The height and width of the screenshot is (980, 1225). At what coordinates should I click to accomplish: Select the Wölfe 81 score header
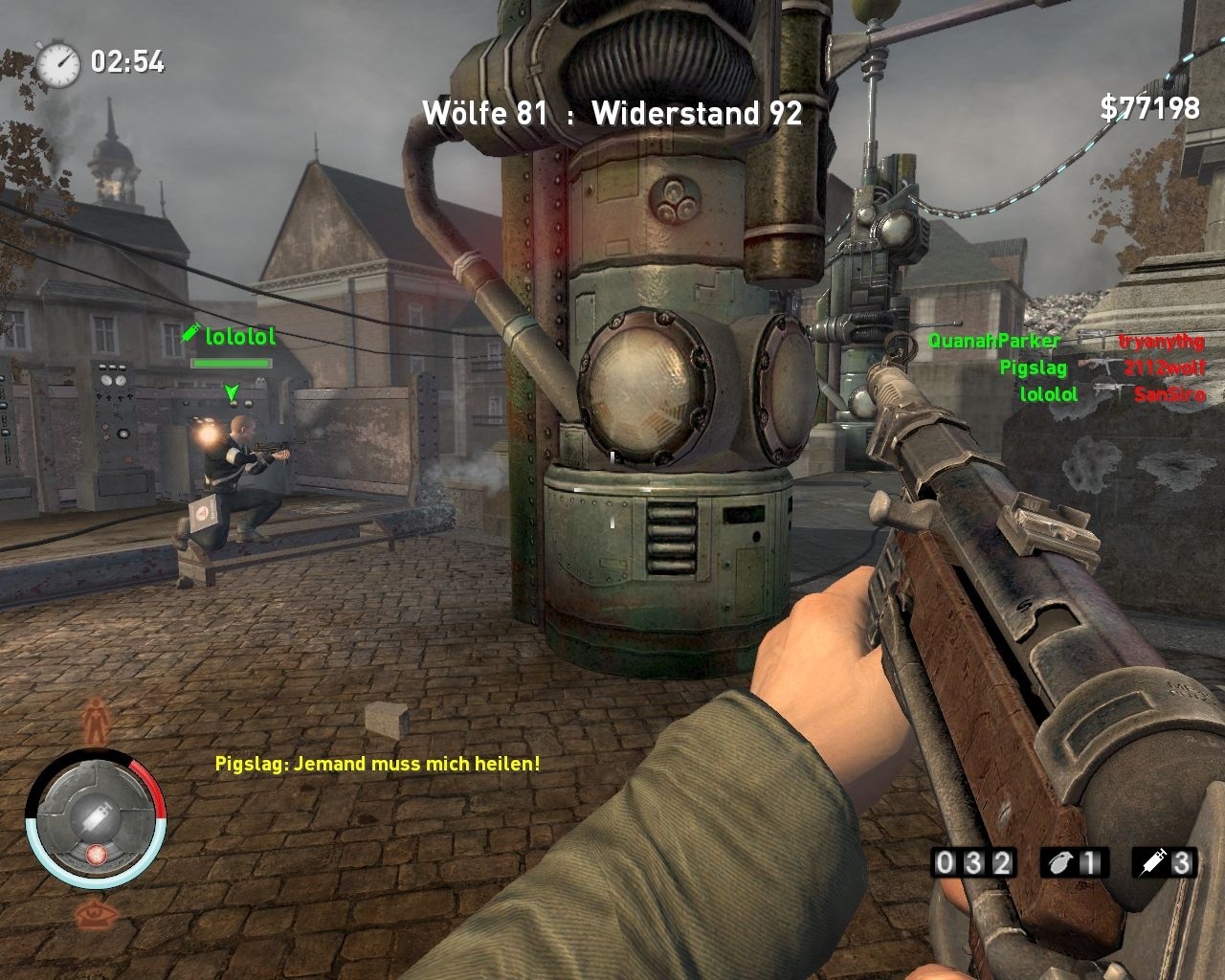pyautogui.click(x=483, y=114)
